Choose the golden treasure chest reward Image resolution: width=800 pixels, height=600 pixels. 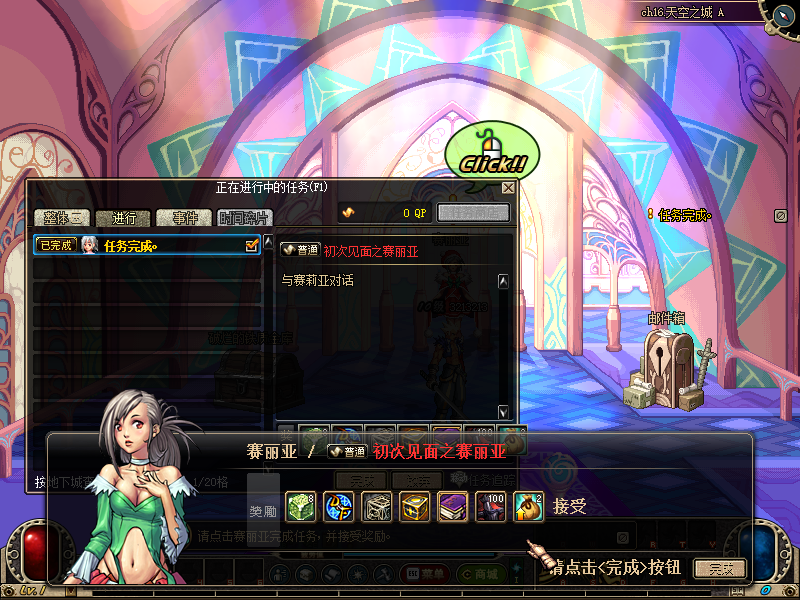[x=414, y=507]
